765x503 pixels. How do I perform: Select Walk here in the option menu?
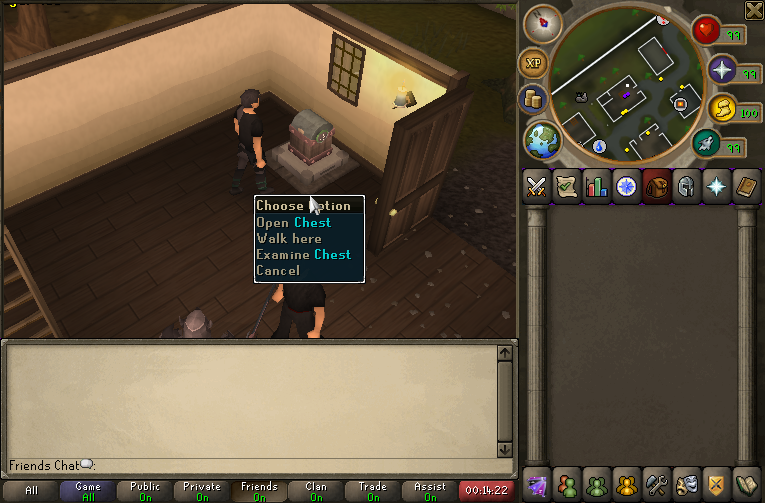tap(289, 239)
